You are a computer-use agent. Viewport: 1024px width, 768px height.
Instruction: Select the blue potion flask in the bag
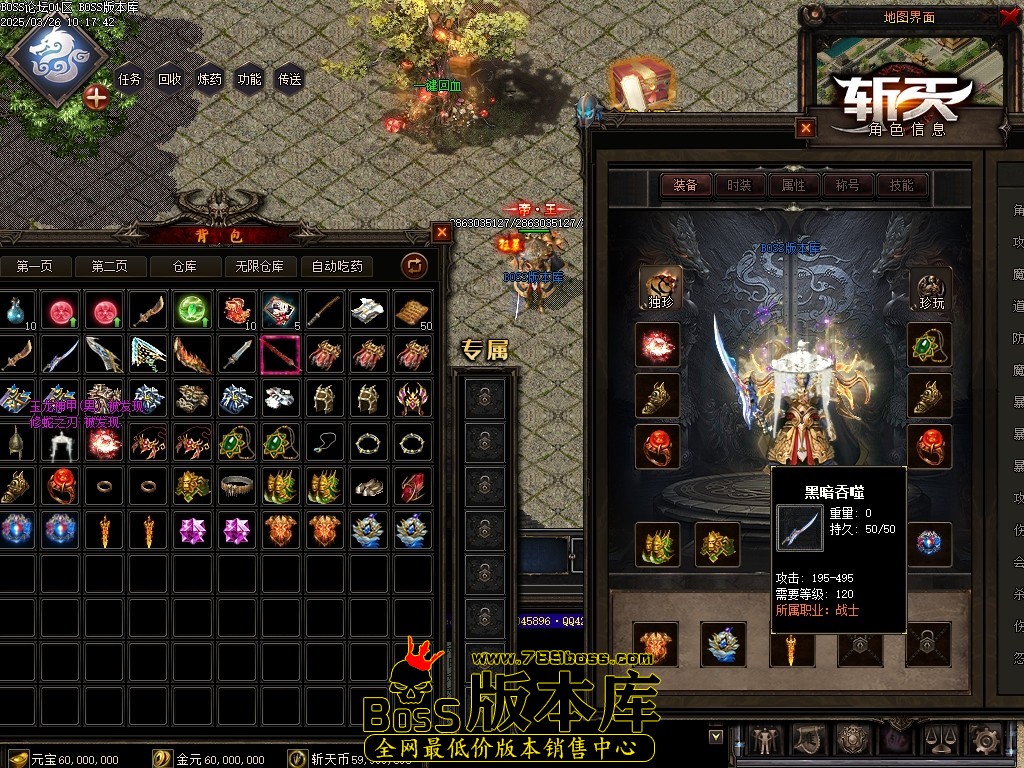[x=16, y=311]
